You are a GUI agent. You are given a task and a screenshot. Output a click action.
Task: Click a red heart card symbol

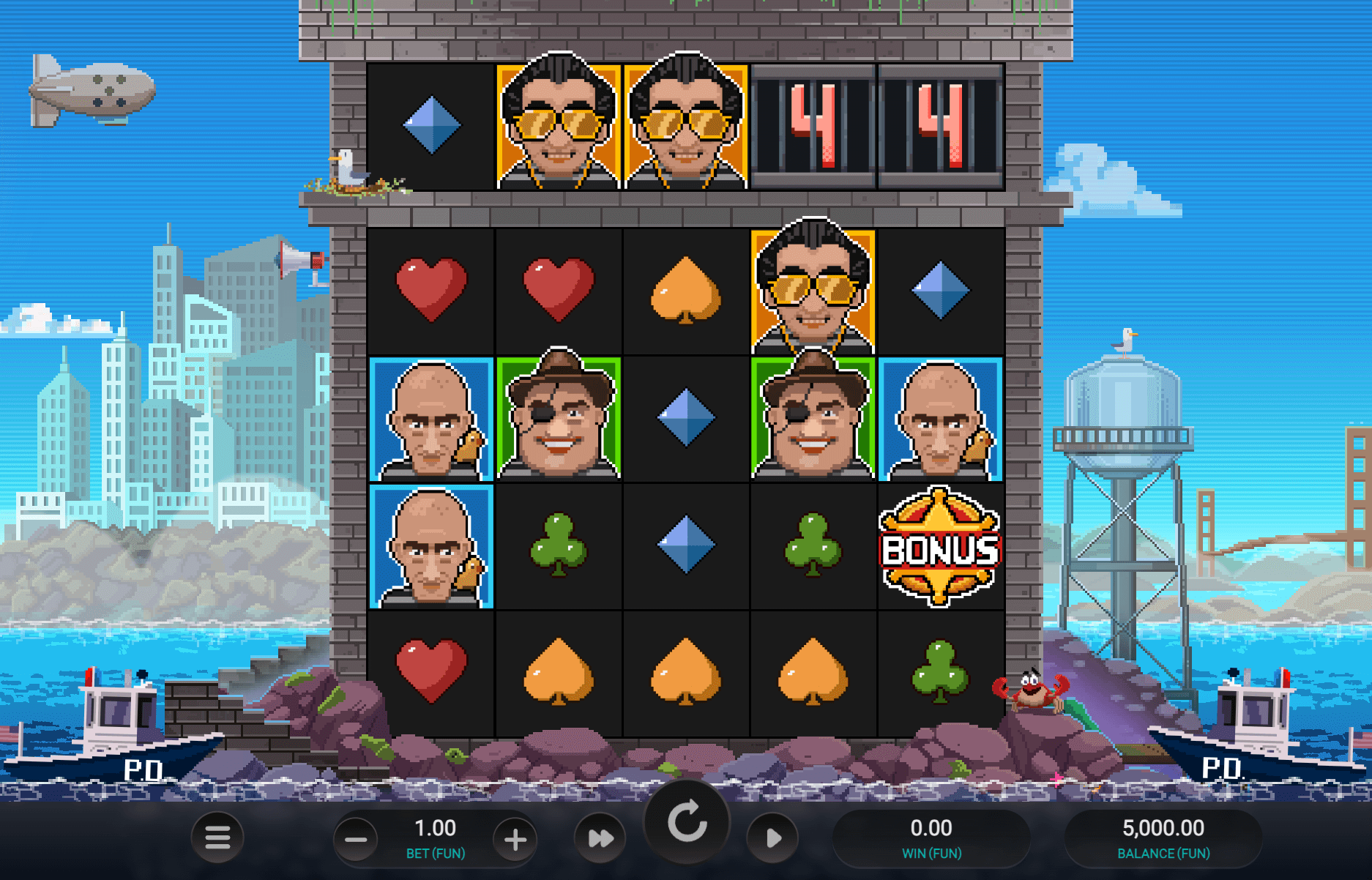click(x=430, y=288)
